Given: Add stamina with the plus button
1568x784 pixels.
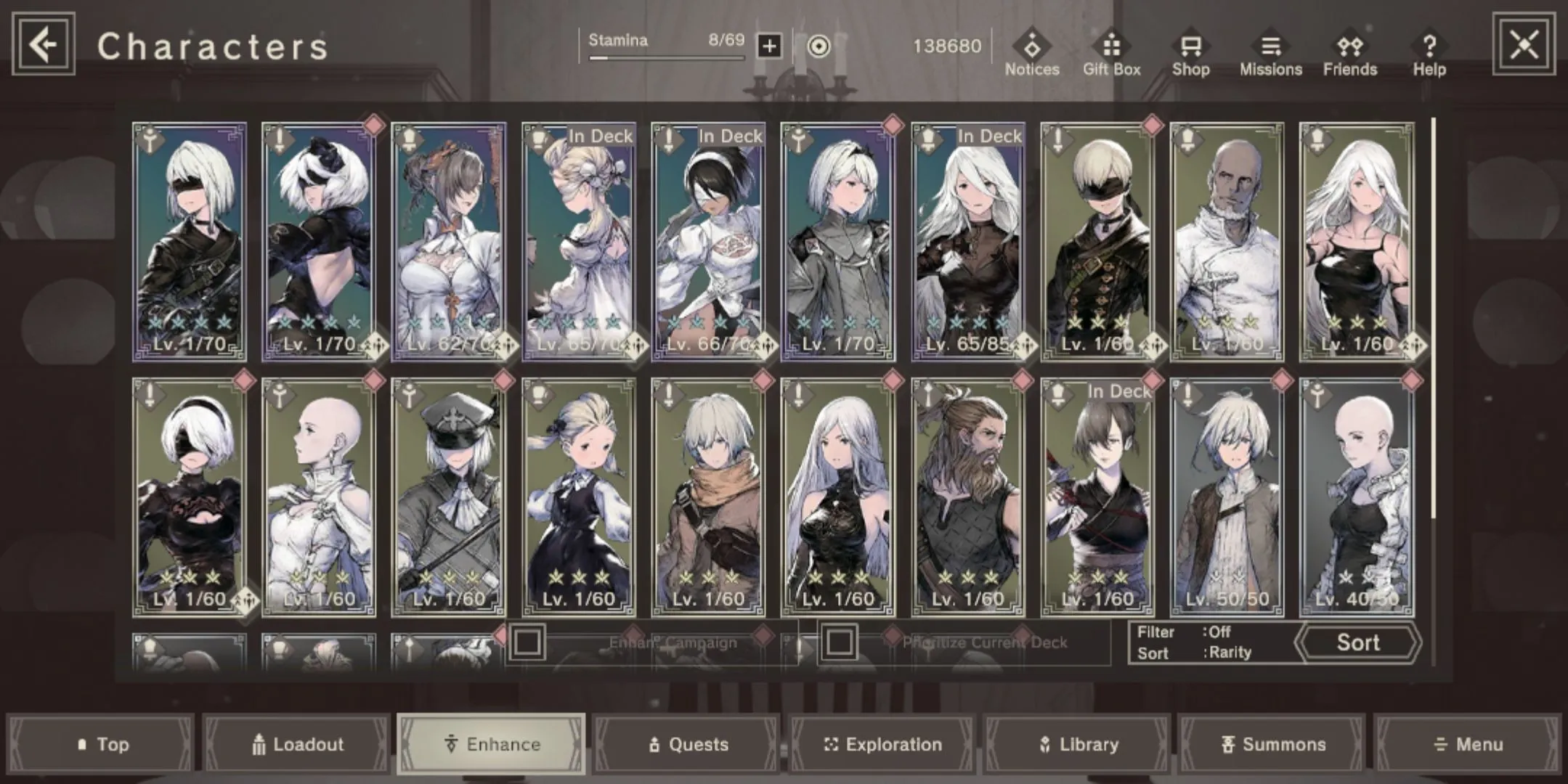Looking at the screenshot, I should click(x=769, y=46).
